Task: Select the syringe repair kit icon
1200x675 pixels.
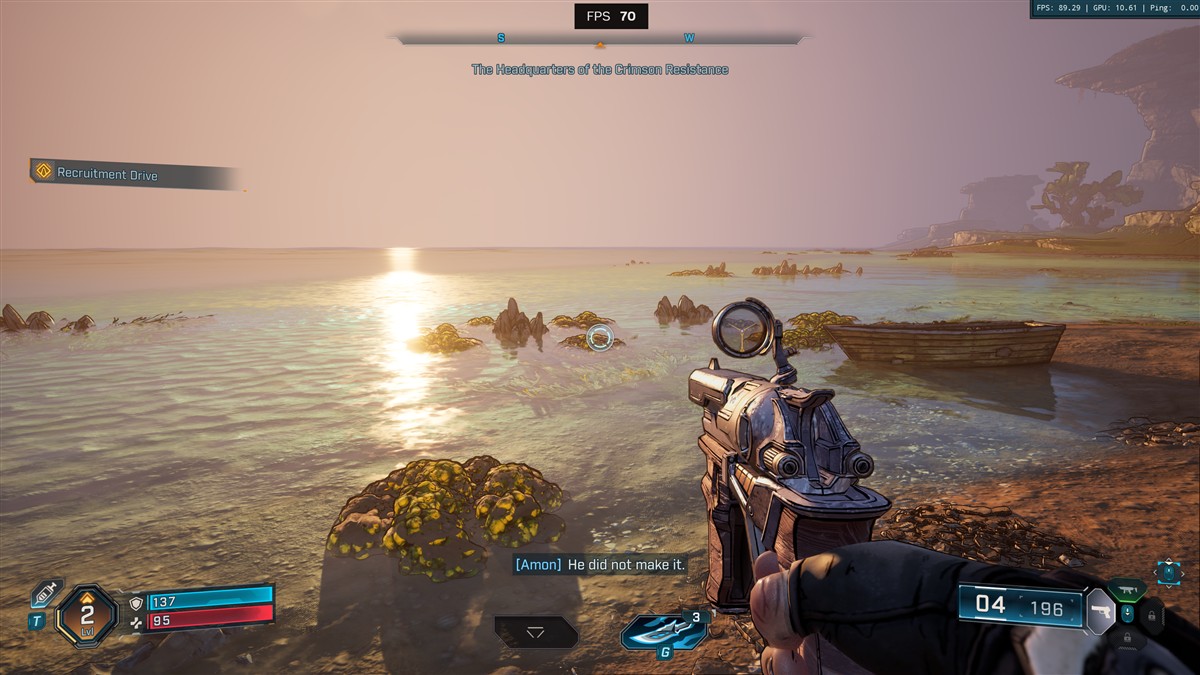Action: pos(45,592)
